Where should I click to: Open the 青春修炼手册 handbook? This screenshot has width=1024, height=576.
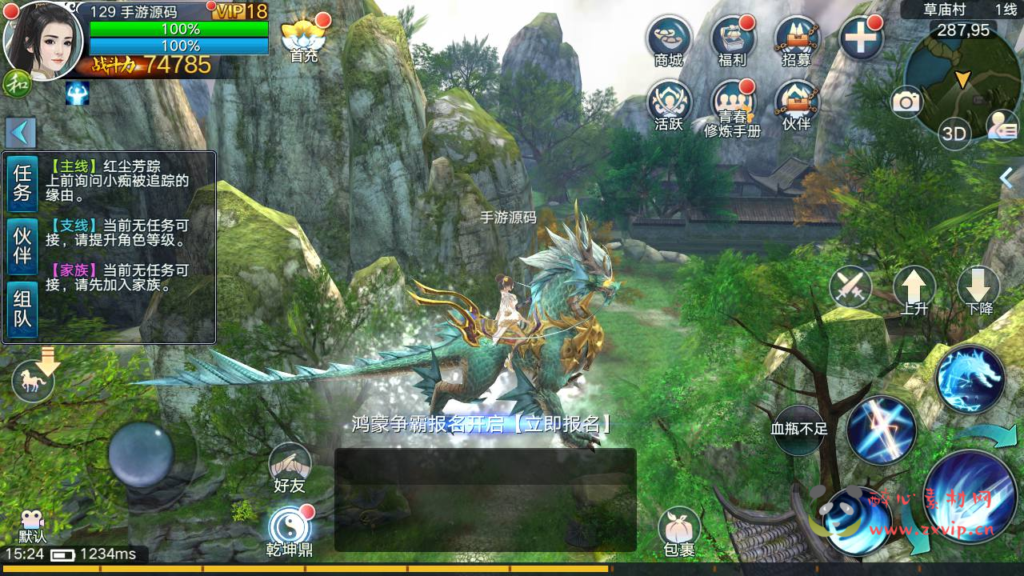pos(732,106)
